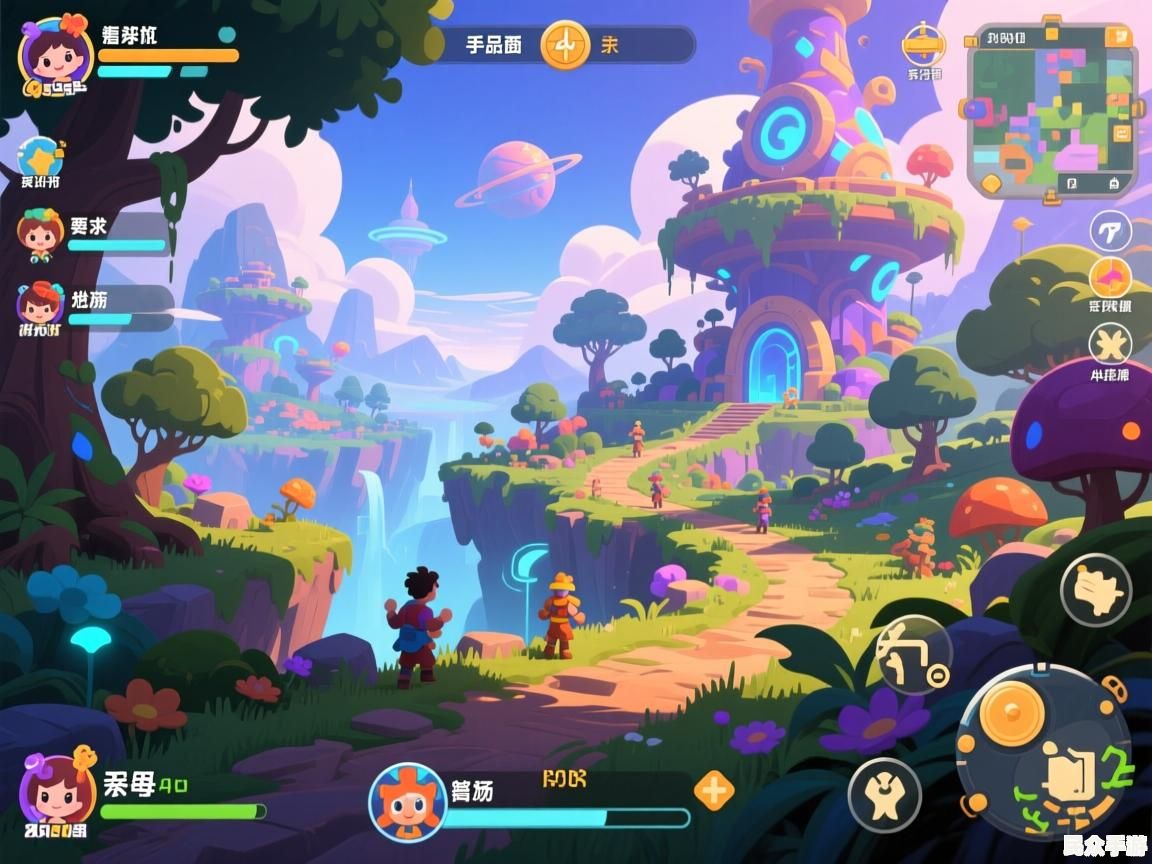
Task: Tap the large orange orb action button
Action: point(1011,713)
